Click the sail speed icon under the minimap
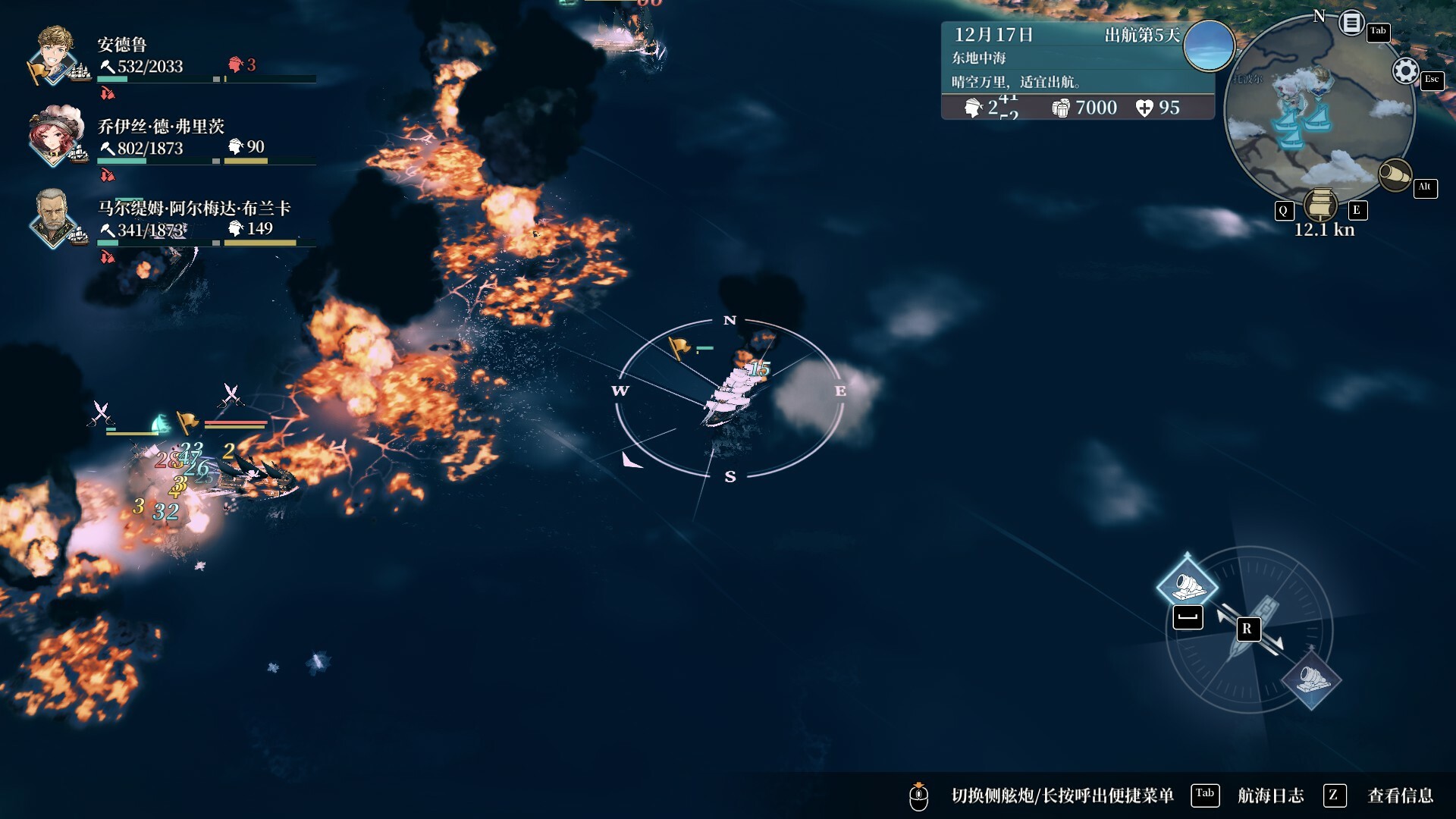 tap(1320, 205)
